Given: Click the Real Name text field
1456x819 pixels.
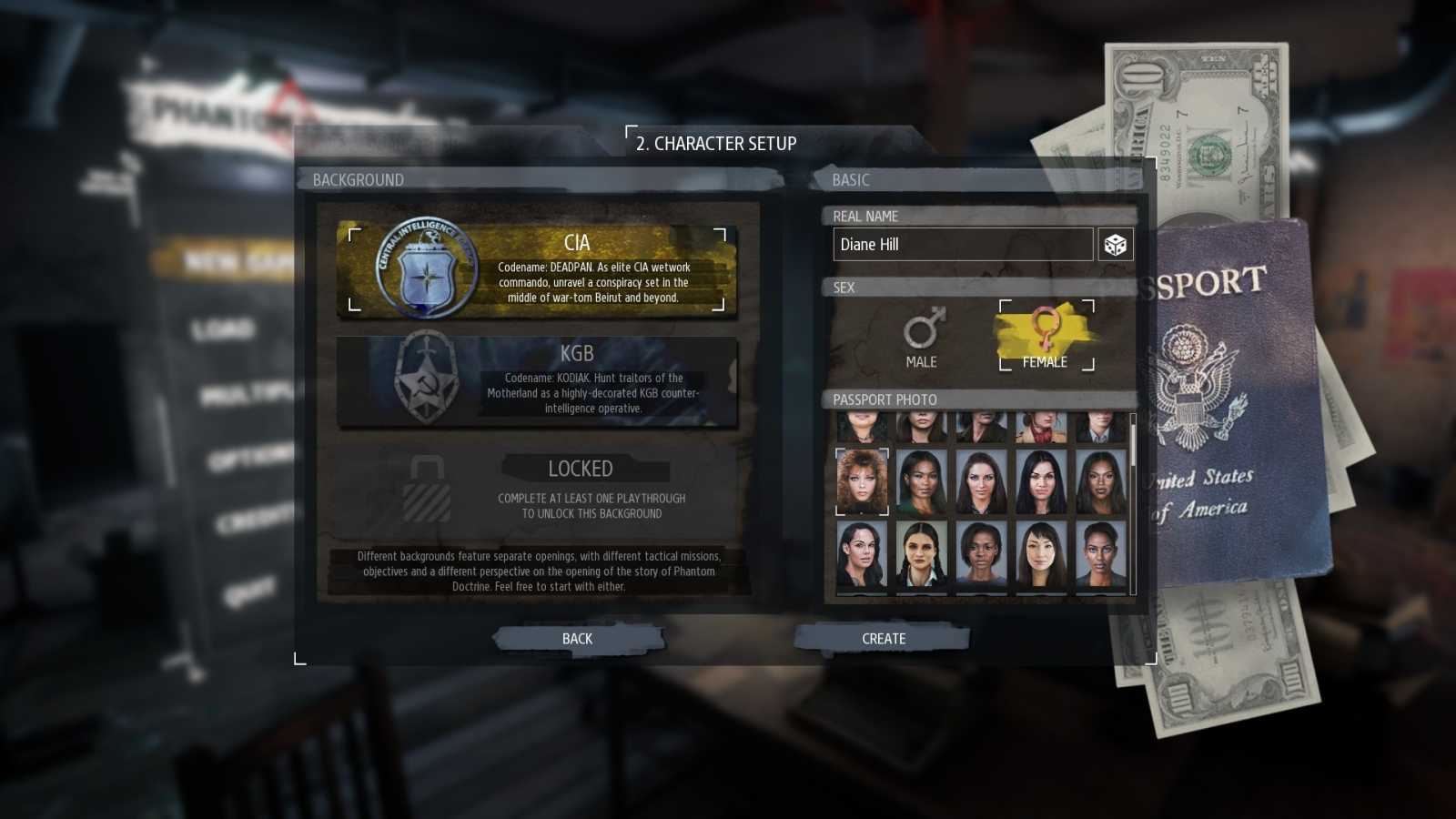Looking at the screenshot, I should (962, 244).
